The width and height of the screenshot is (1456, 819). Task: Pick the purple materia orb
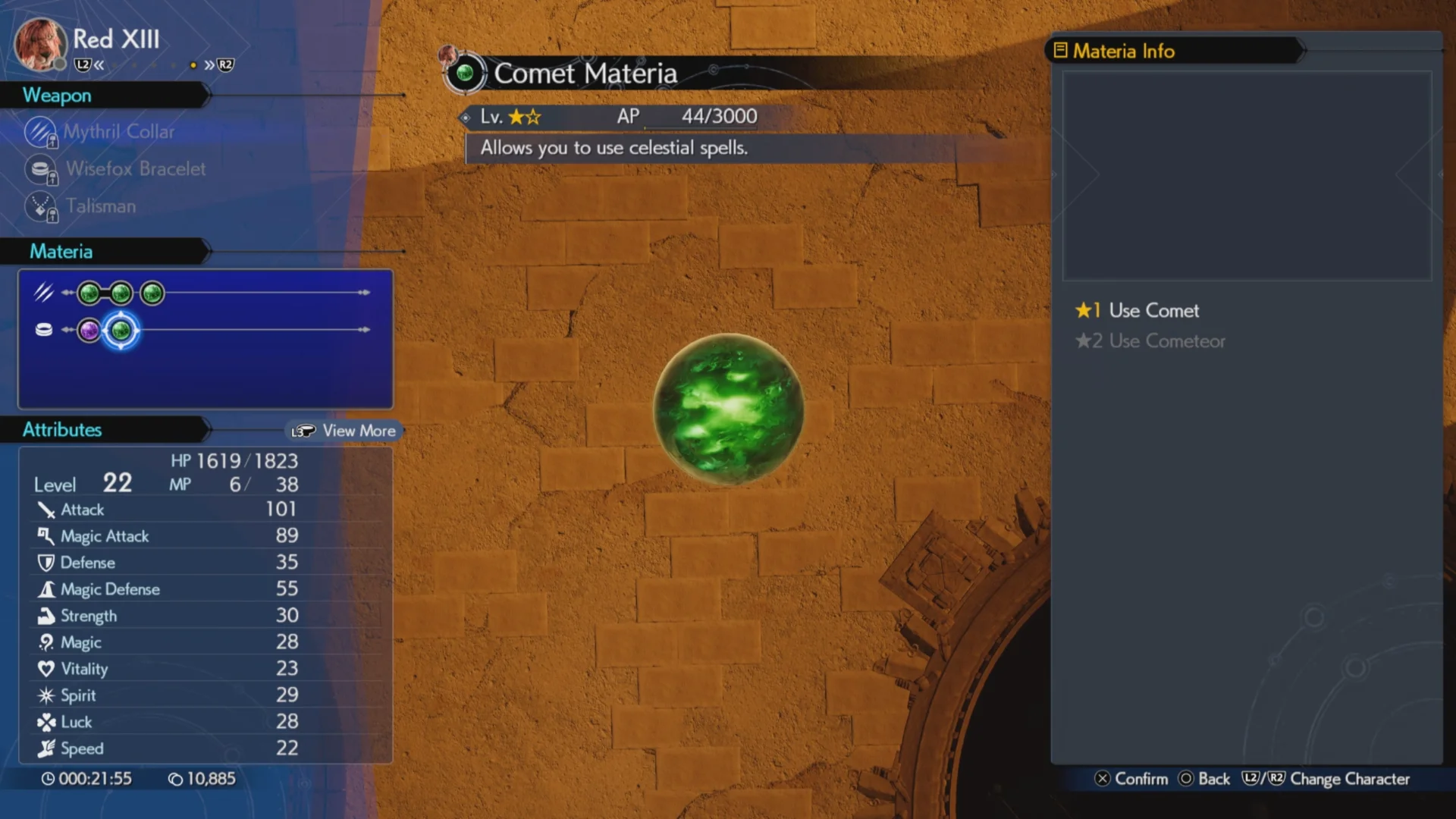coord(89,331)
